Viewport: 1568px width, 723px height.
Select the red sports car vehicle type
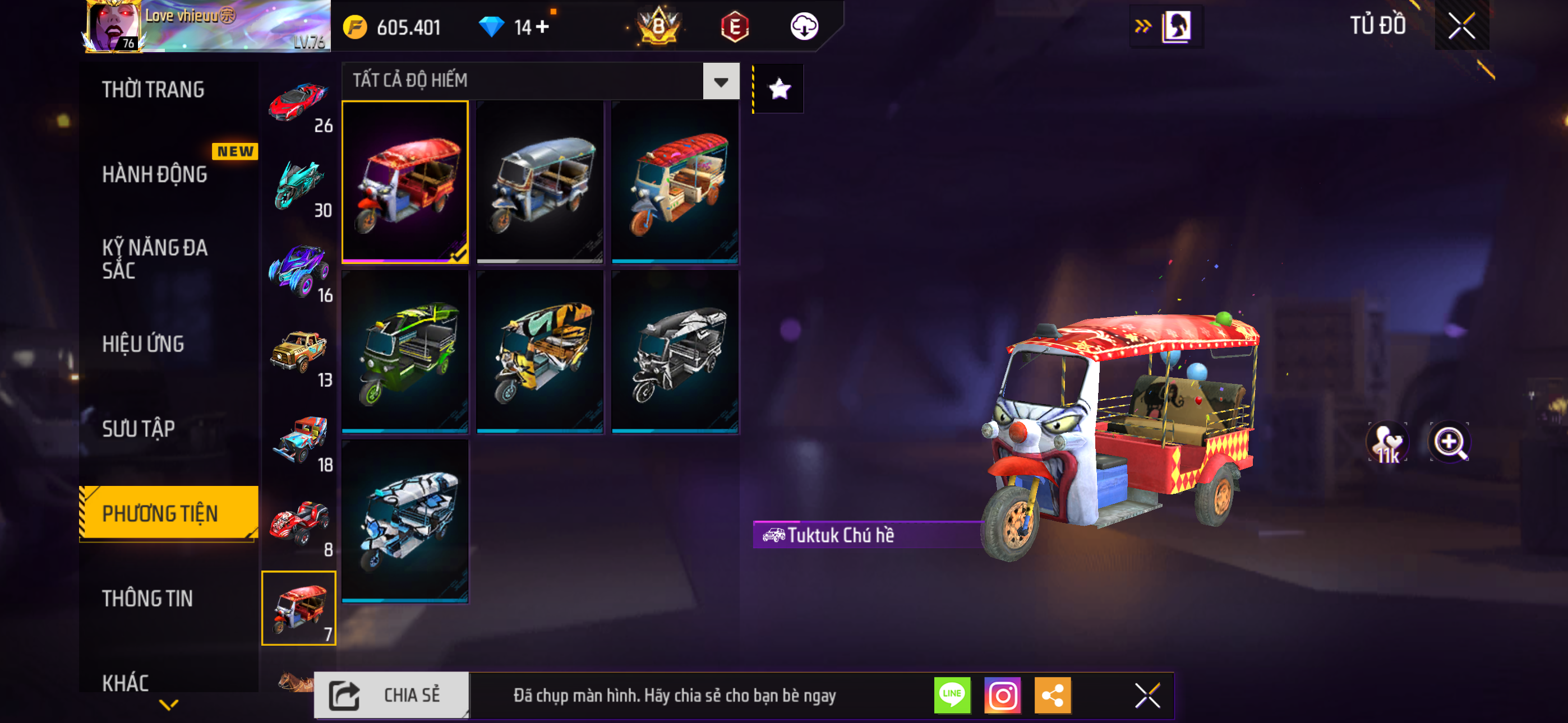(x=299, y=104)
